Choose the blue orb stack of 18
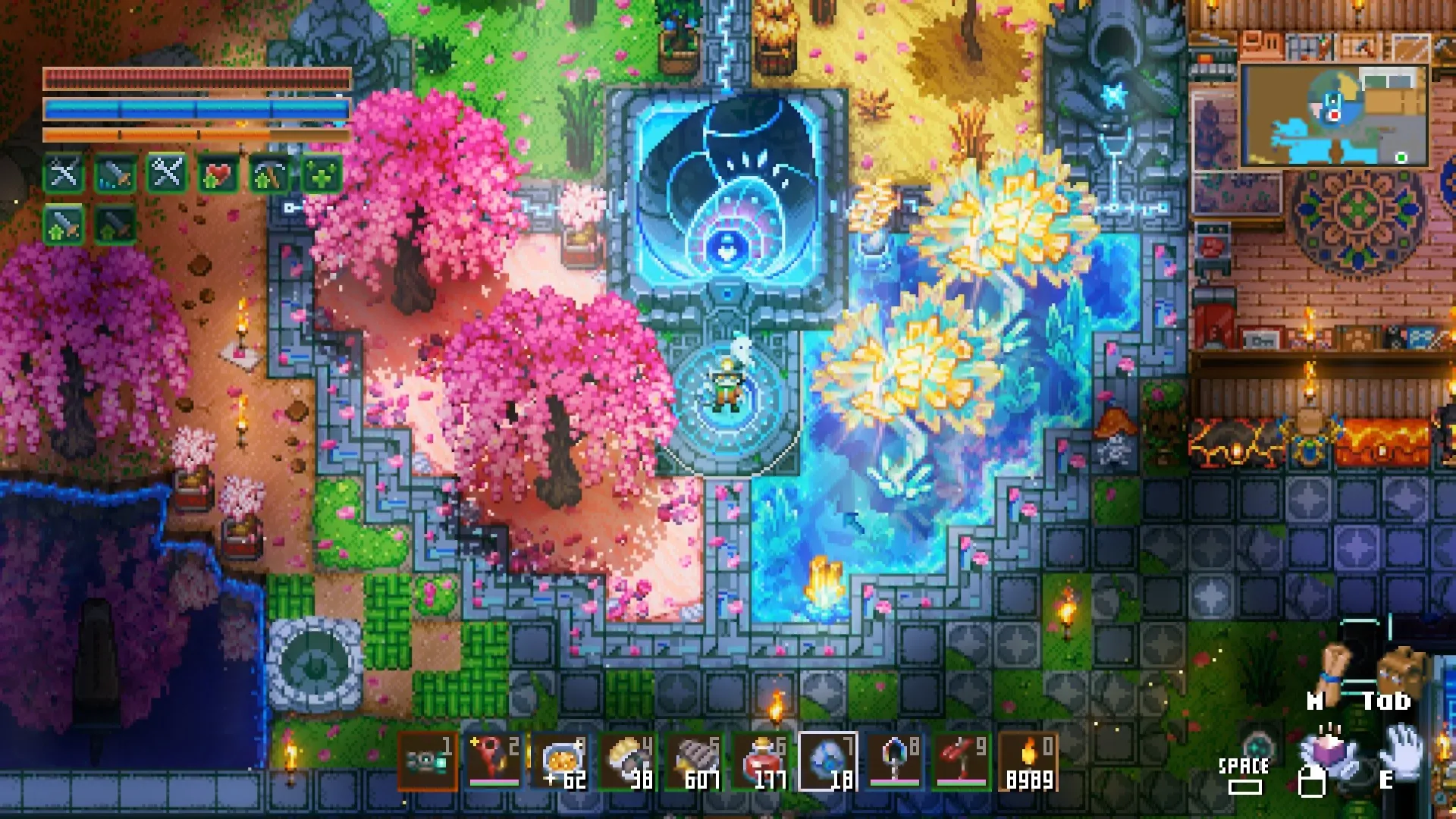 (x=828, y=762)
